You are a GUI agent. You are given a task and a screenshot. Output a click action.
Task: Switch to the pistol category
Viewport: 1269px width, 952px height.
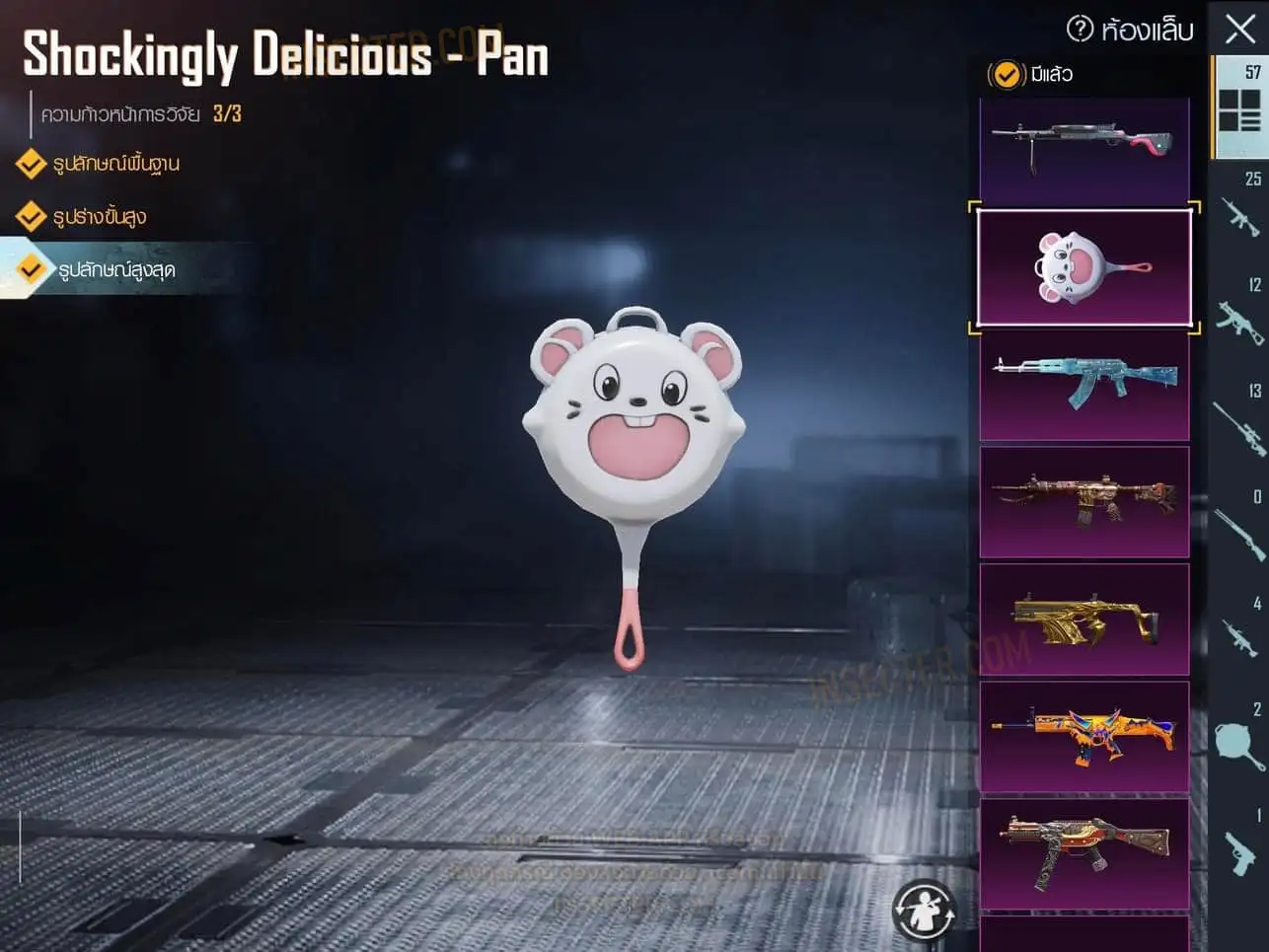(1239, 848)
